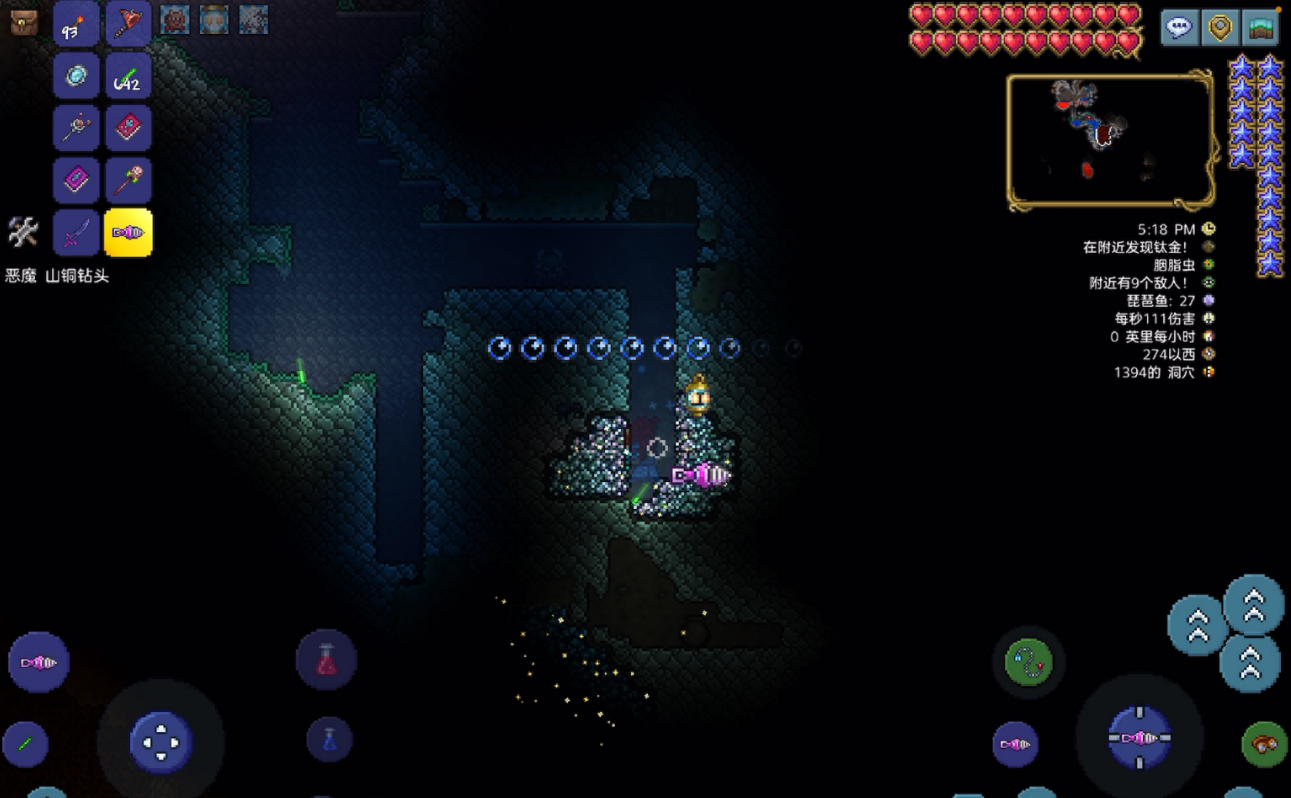Open the inventory bag
Image resolution: width=1291 pixels, height=798 pixels.
pyautogui.click(x=24, y=22)
